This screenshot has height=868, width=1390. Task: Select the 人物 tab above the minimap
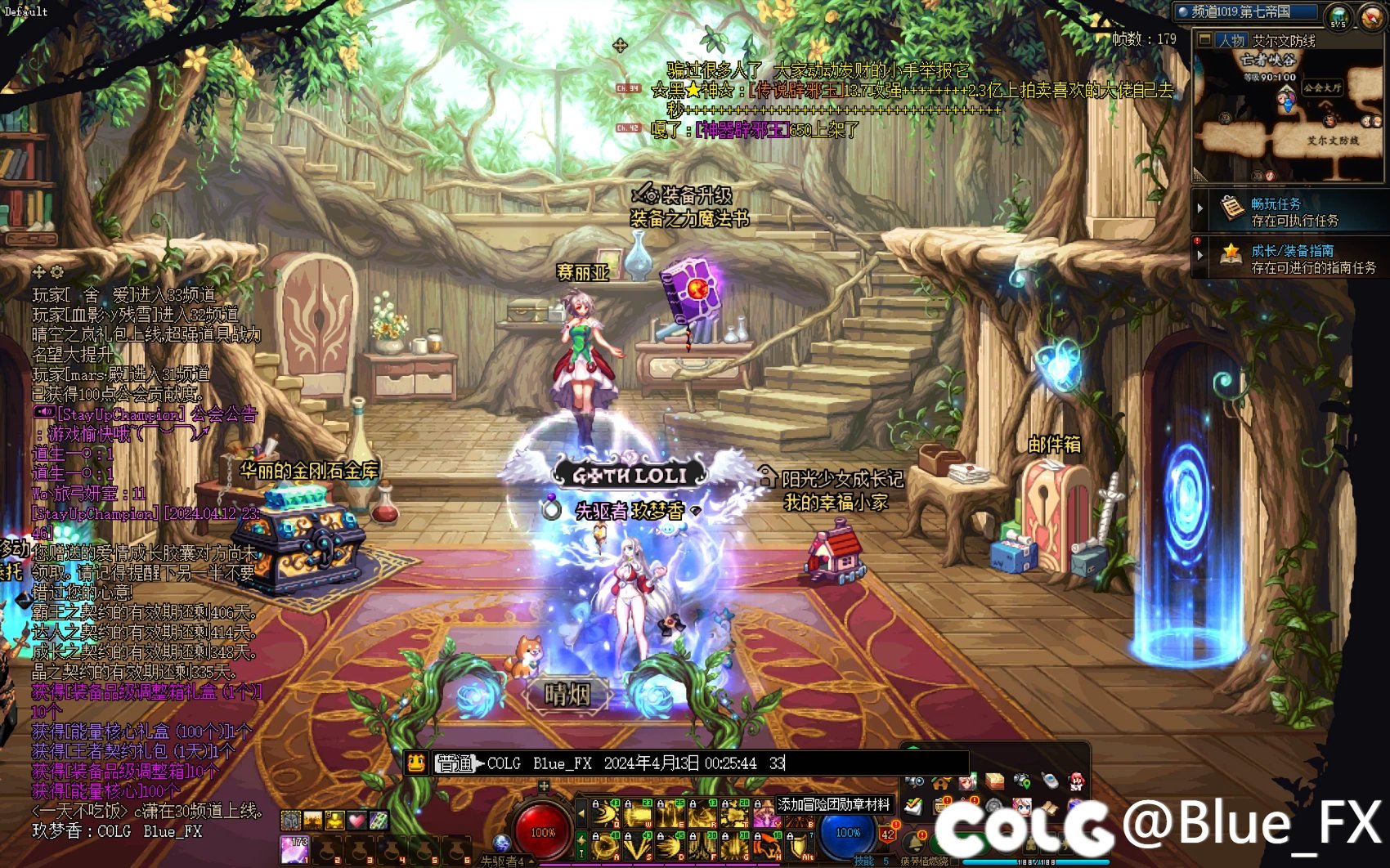[x=1231, y=40]
